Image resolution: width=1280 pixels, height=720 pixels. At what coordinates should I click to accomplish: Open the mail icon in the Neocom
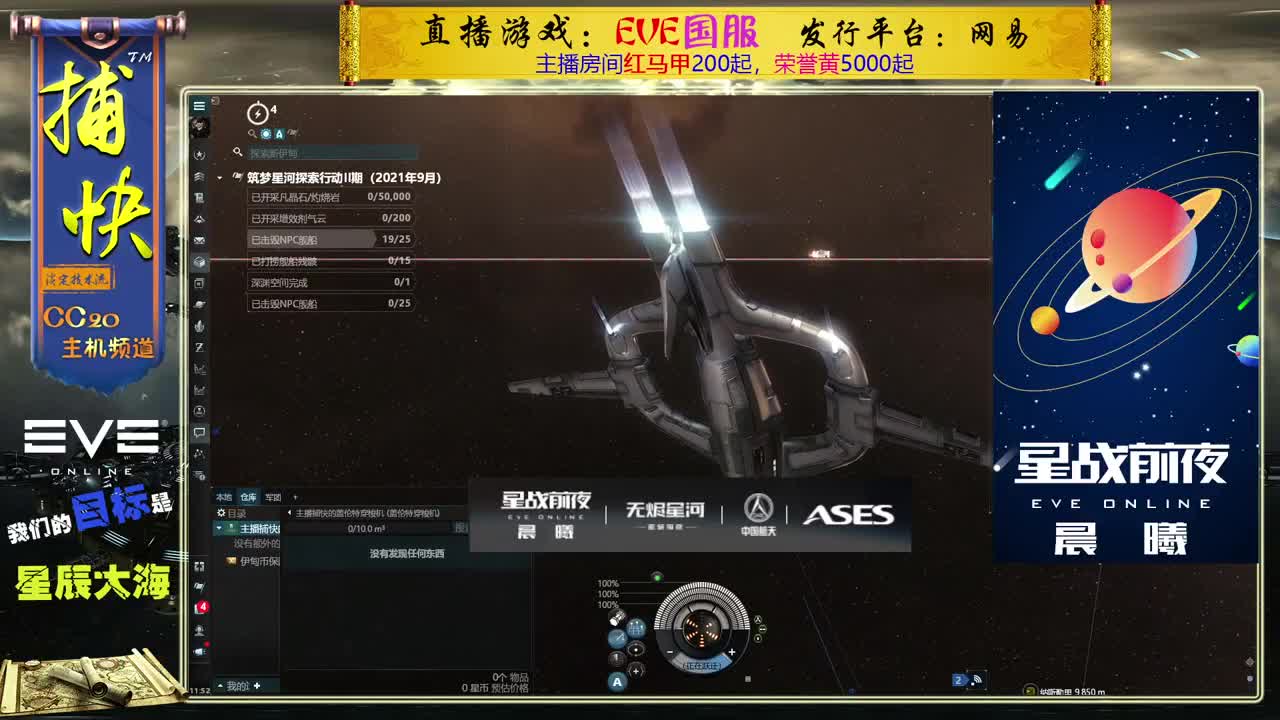[199, 240]
